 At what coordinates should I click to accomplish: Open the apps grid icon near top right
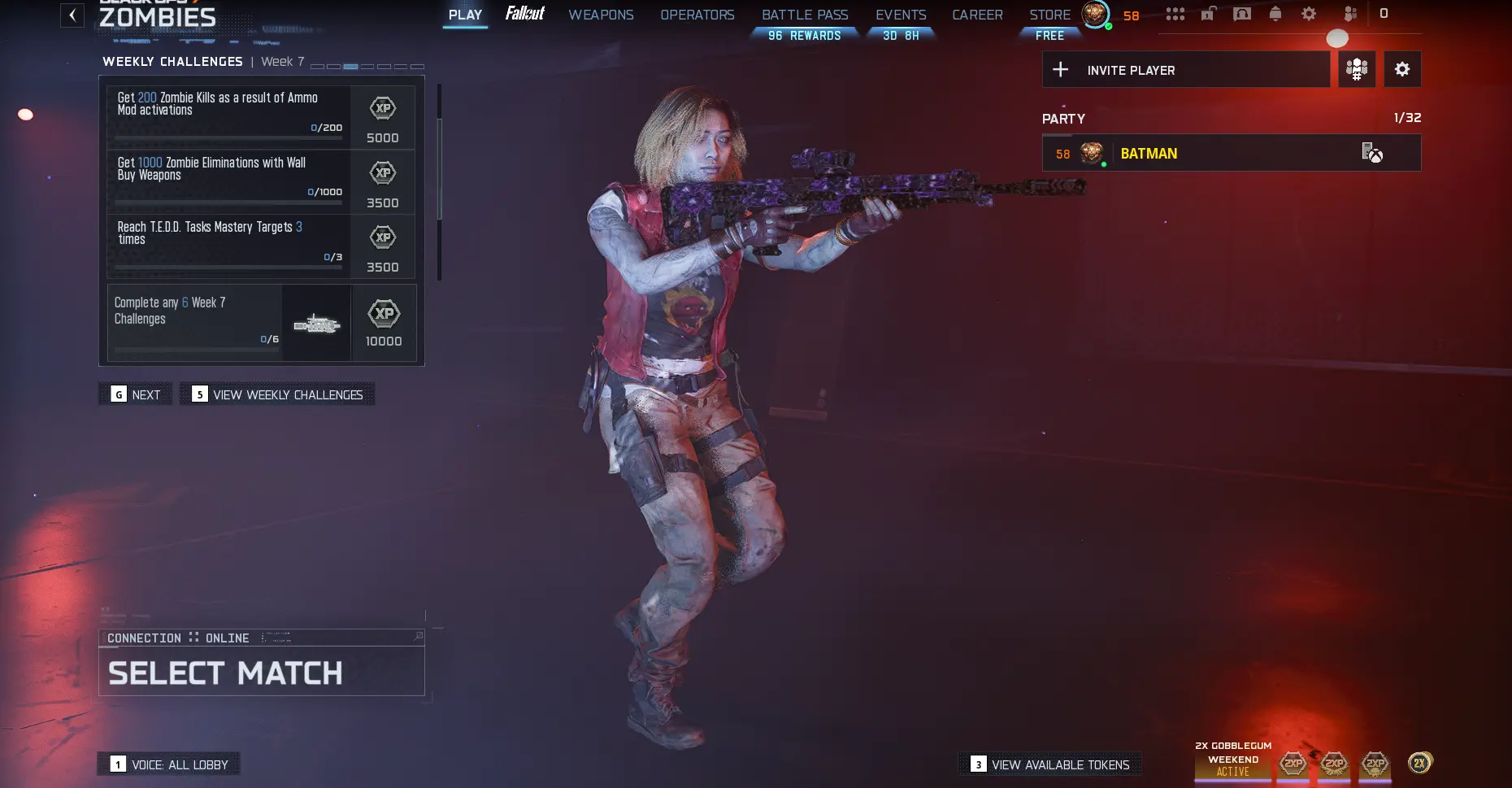pos(1176,14)
